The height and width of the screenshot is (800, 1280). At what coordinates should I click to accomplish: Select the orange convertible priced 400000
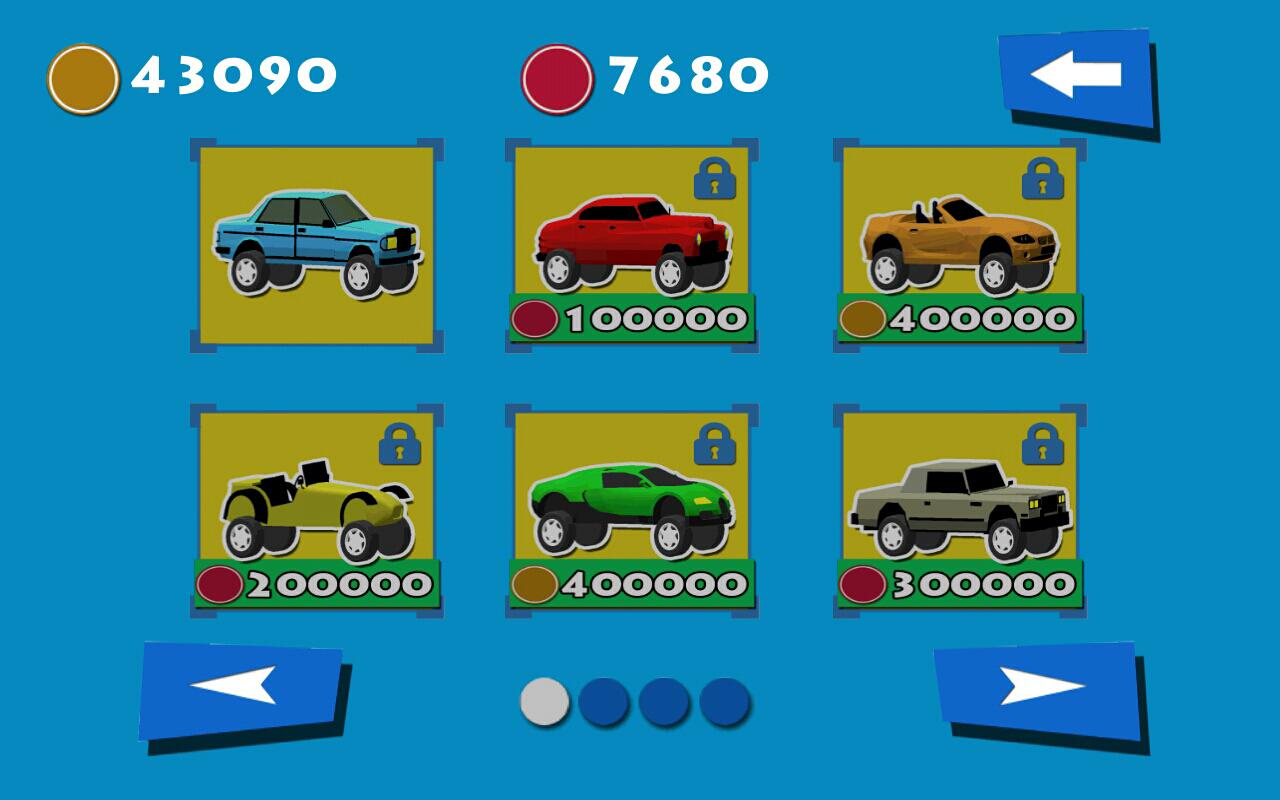click(x=955, y=240)
